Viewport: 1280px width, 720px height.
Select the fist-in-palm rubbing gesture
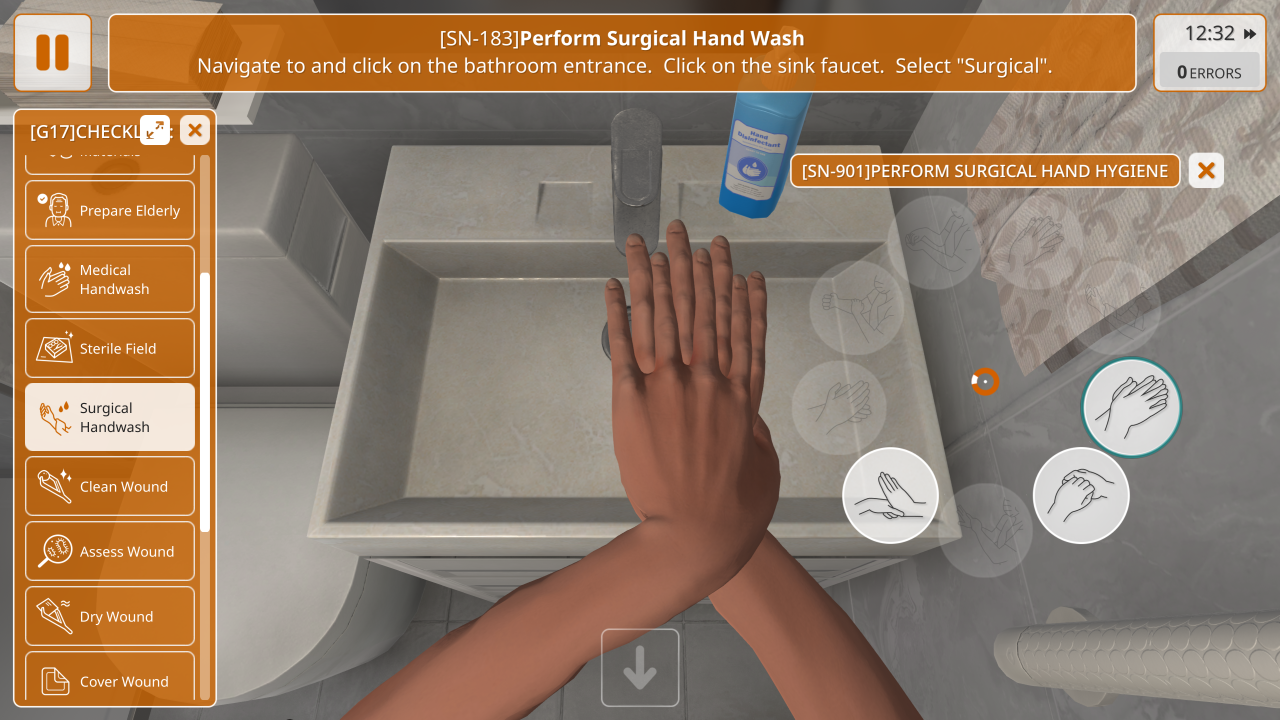pyautogui.click(x=1081, y=495)
